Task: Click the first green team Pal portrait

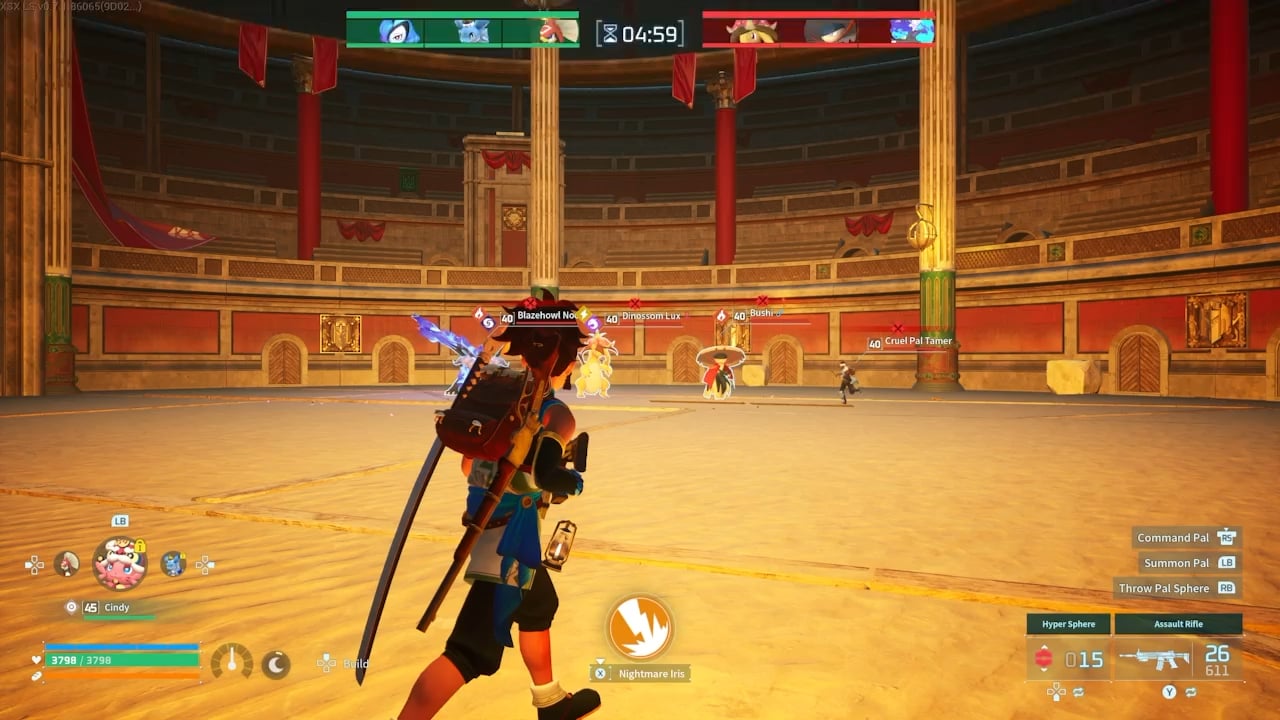Action: point(397,32)
